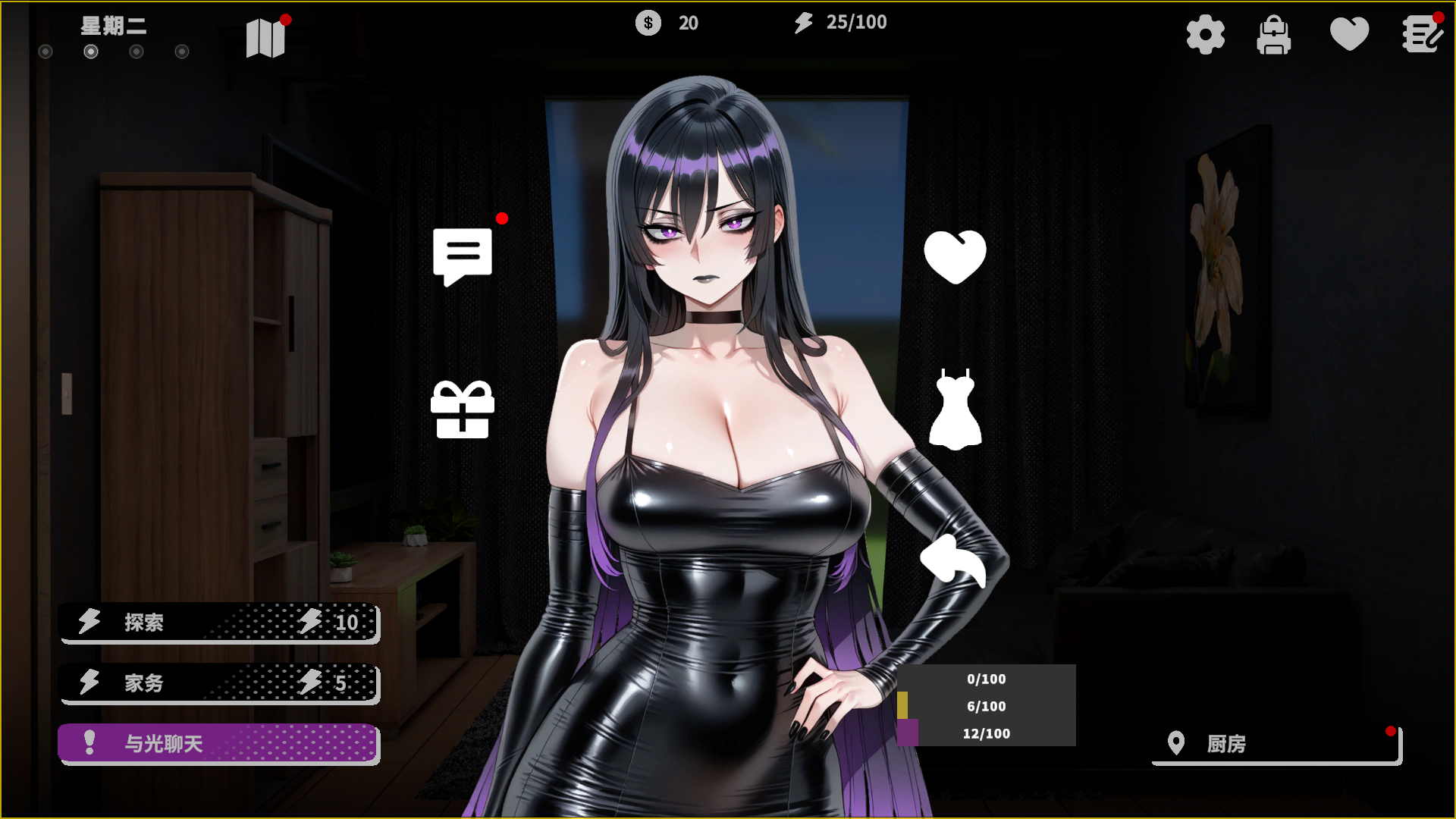Image resolution: width=1456 pixels, height=819 pixels.
Task: Open the task list journal icon
Action: (1421, 35)
